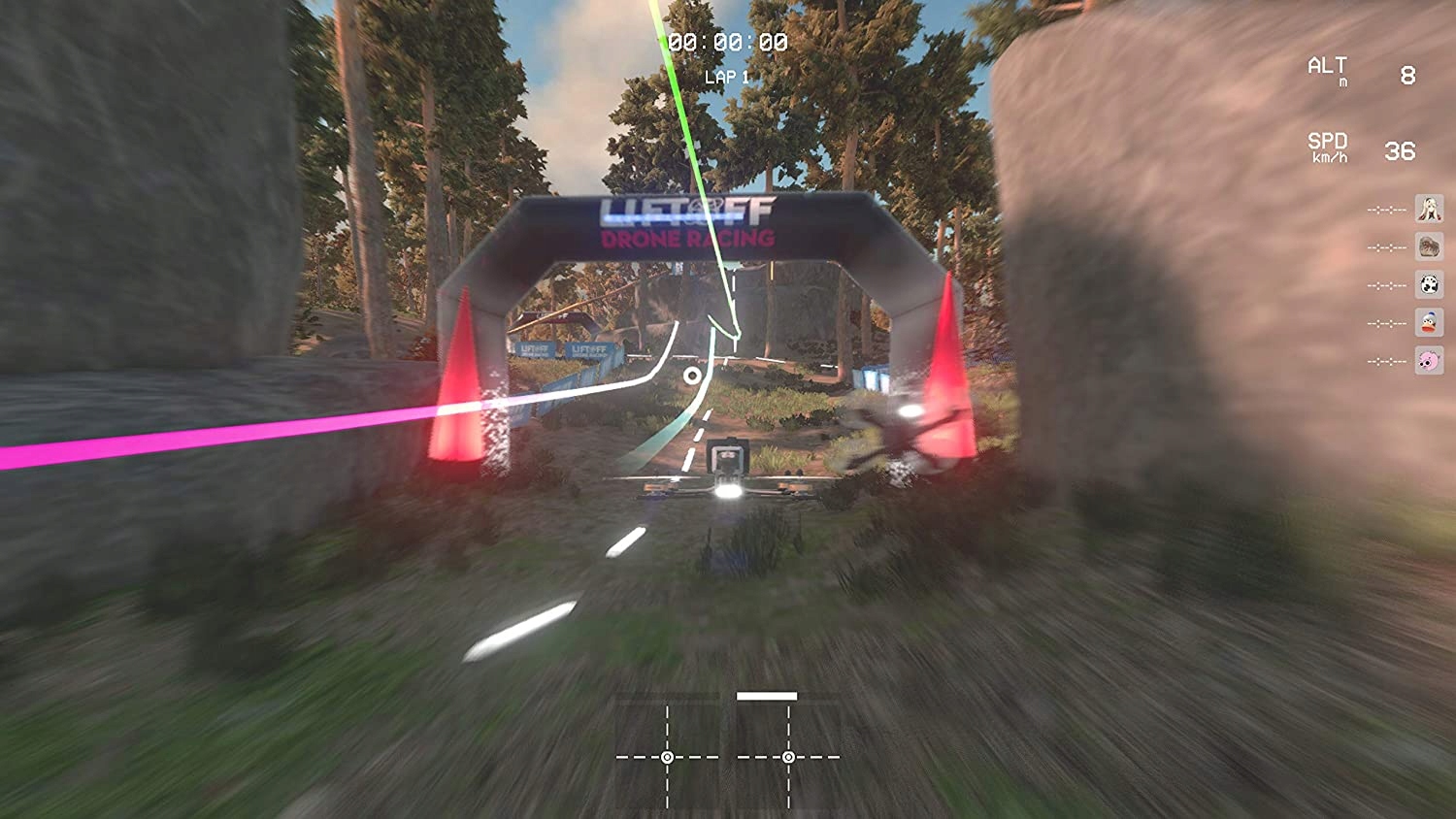The height and width of the screenshot is (819, 1456).
Task: Click the throttle level bar above the crosshairs
Action: [766, 696]
